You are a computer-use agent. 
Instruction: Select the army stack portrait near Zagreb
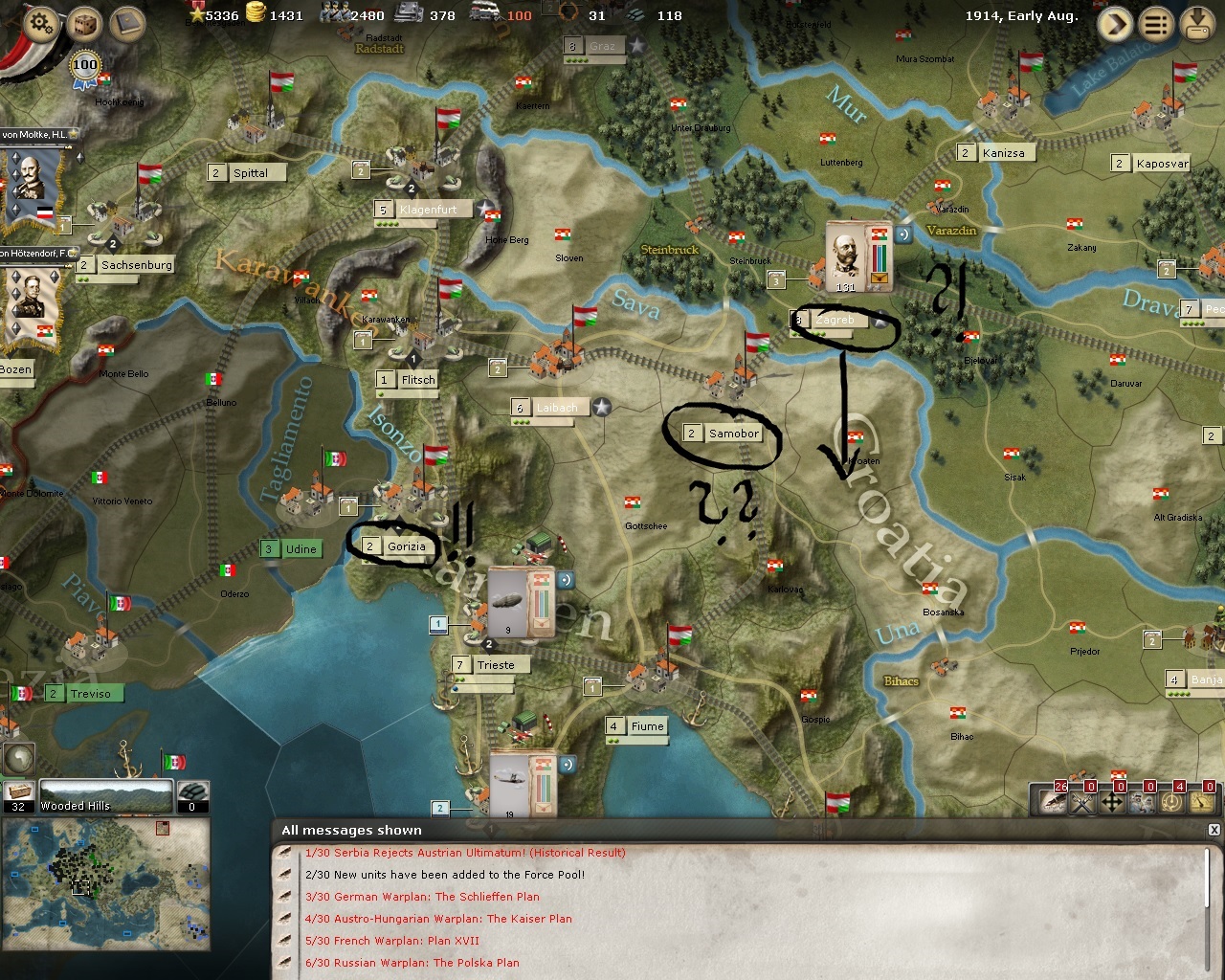847,256
